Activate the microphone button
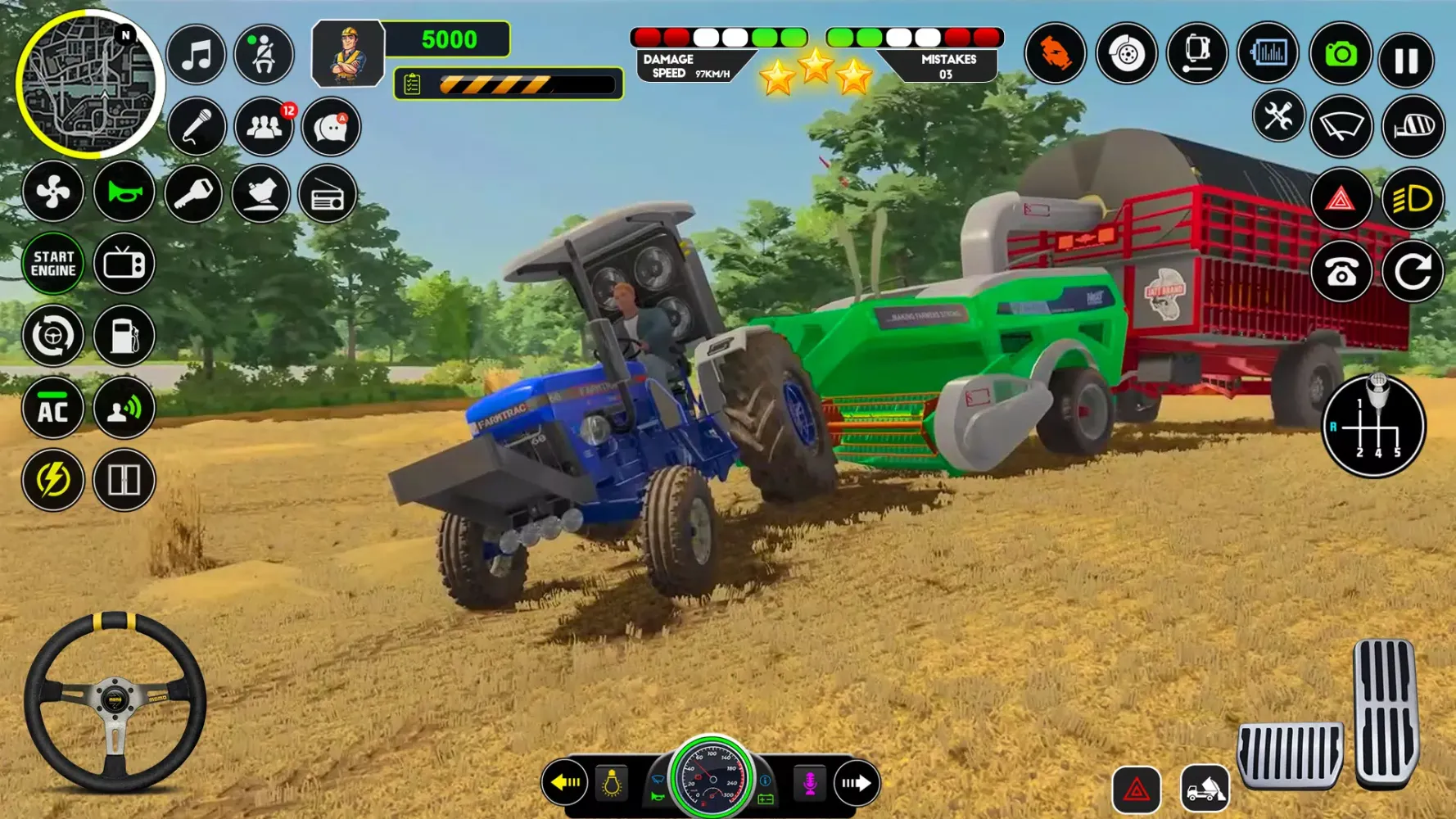1456x819 pixels. point(196,127)
